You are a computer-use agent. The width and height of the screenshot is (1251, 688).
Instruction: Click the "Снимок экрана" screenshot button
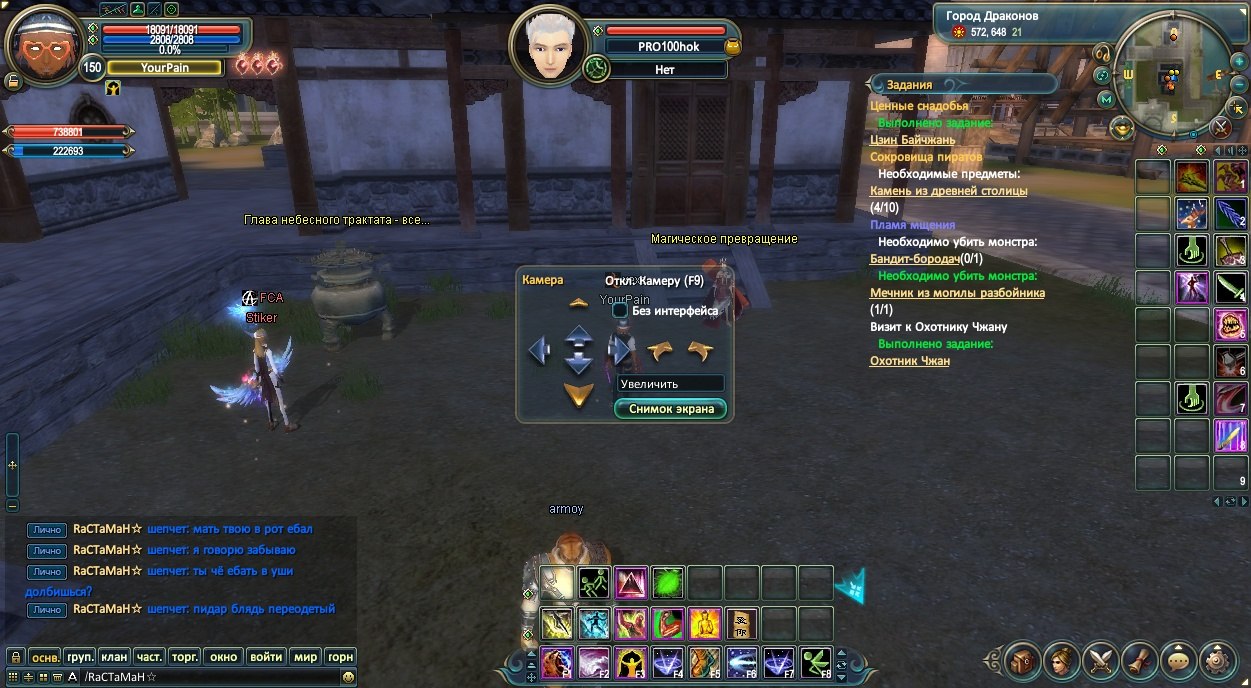(671, 409)
